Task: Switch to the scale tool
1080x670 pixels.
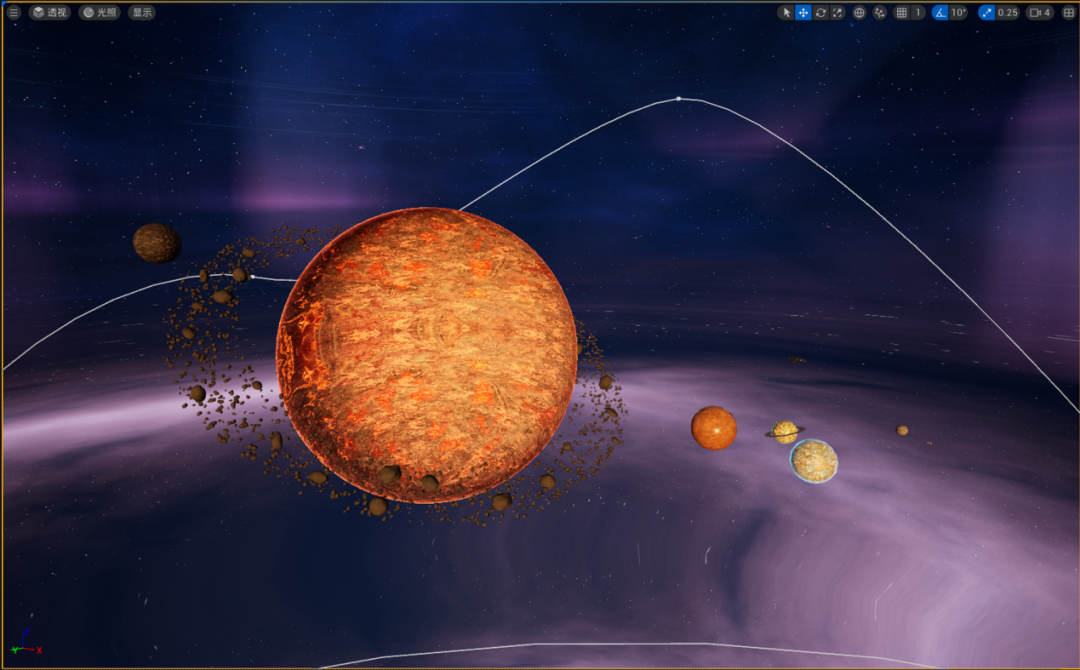Action: click(x=837, y=13)
